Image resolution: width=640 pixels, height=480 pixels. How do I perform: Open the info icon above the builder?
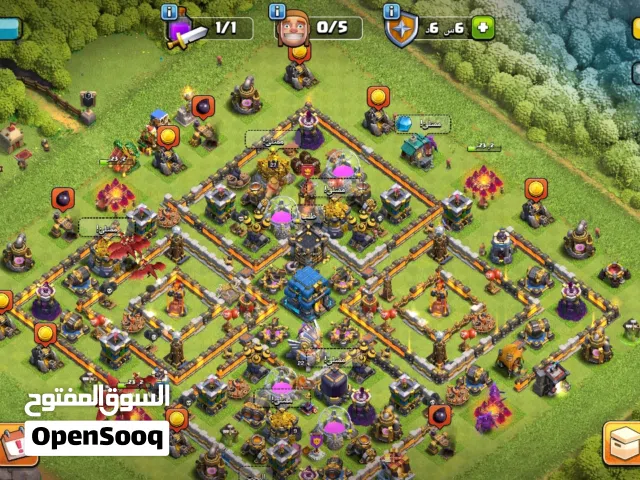[279, 10]
